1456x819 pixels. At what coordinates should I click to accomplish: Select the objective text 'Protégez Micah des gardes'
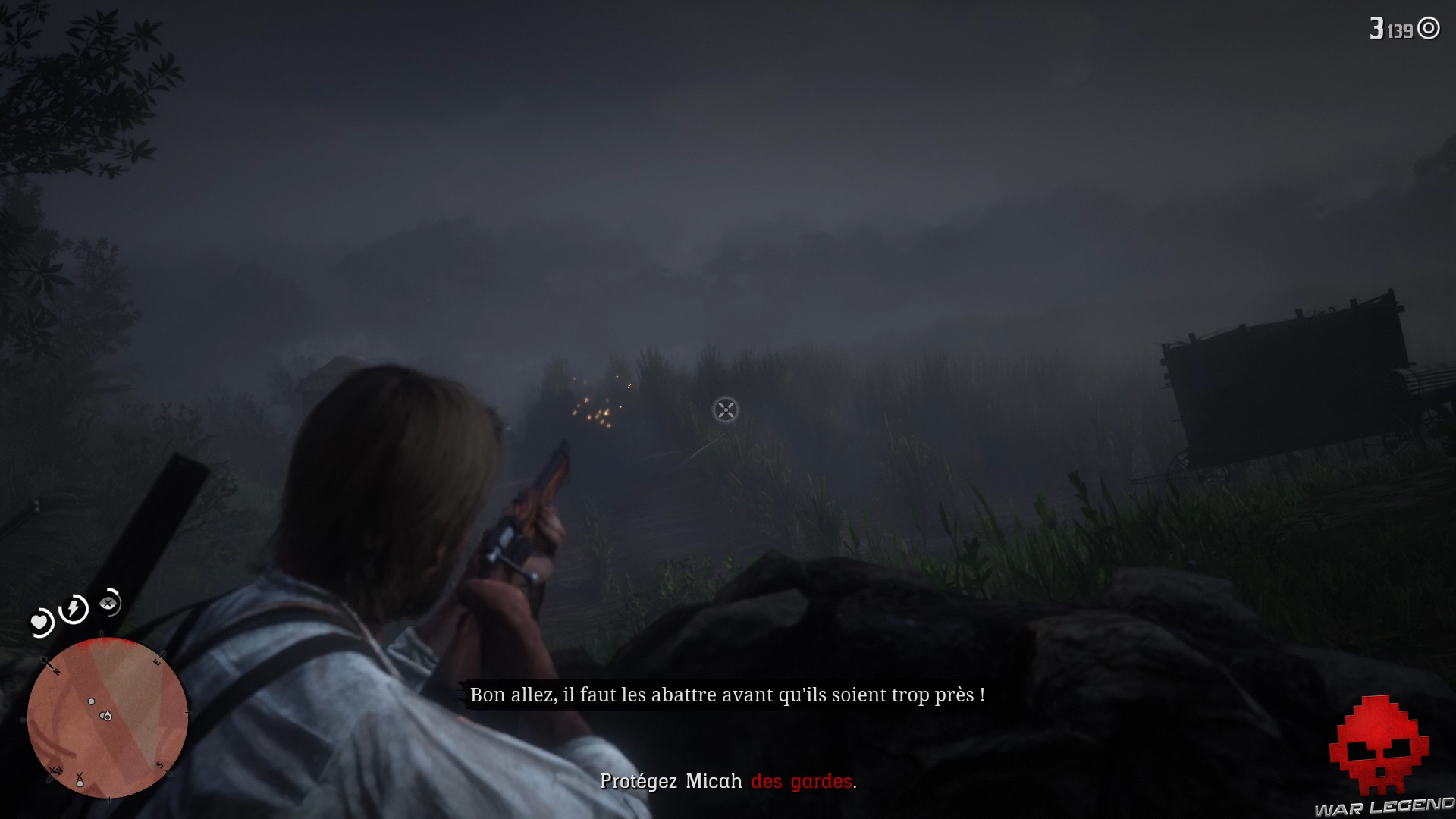point(728,782)
